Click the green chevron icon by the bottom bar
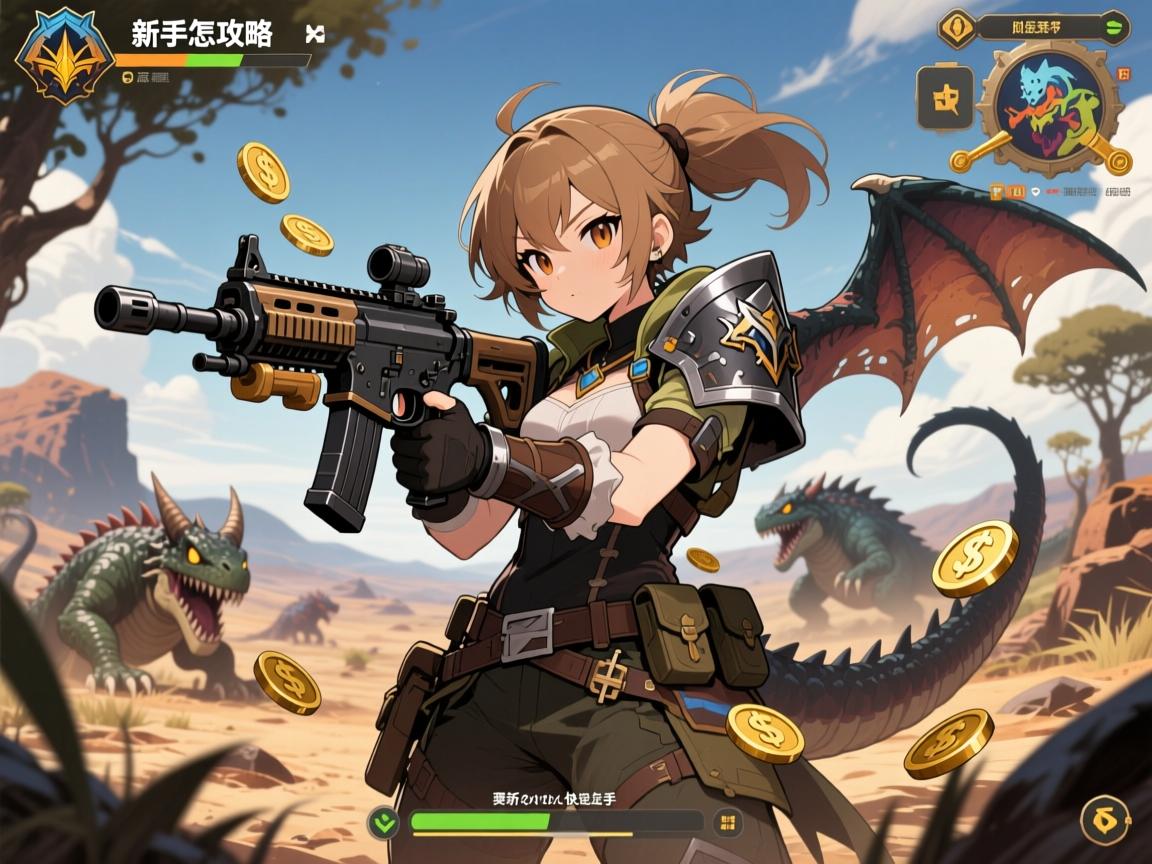The width and height of the screenshot is (1152, 864). (384, 823)
